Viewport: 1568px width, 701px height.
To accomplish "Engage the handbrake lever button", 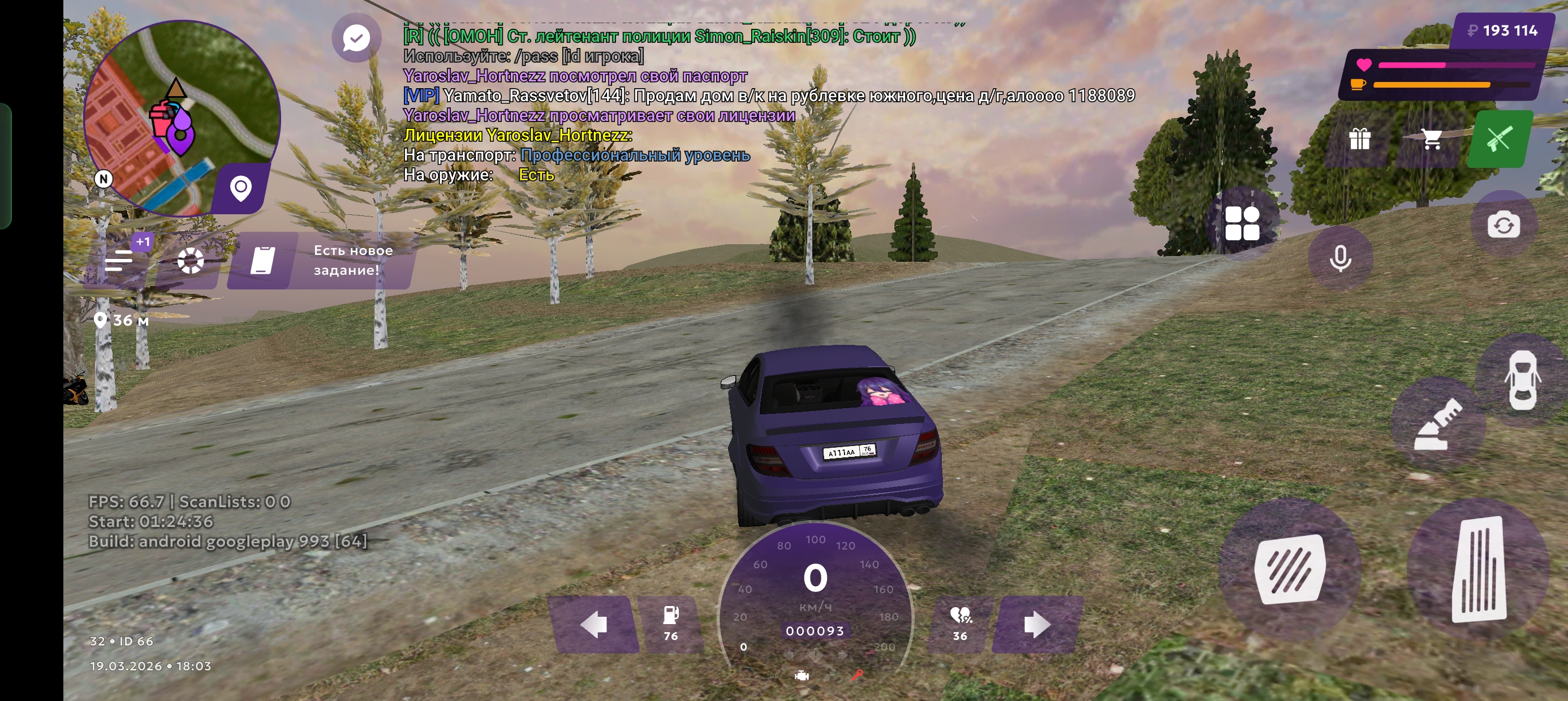I will coord(1438,423).
